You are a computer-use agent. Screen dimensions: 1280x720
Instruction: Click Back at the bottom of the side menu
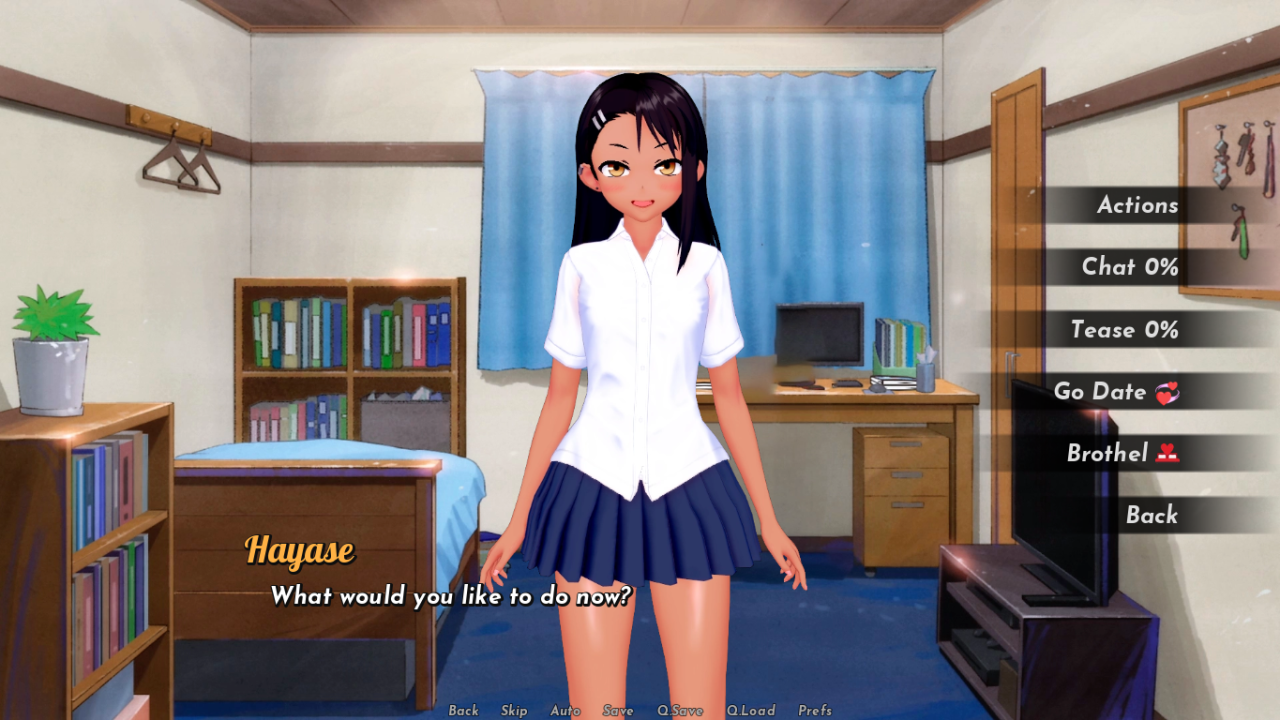(1153, 515)
